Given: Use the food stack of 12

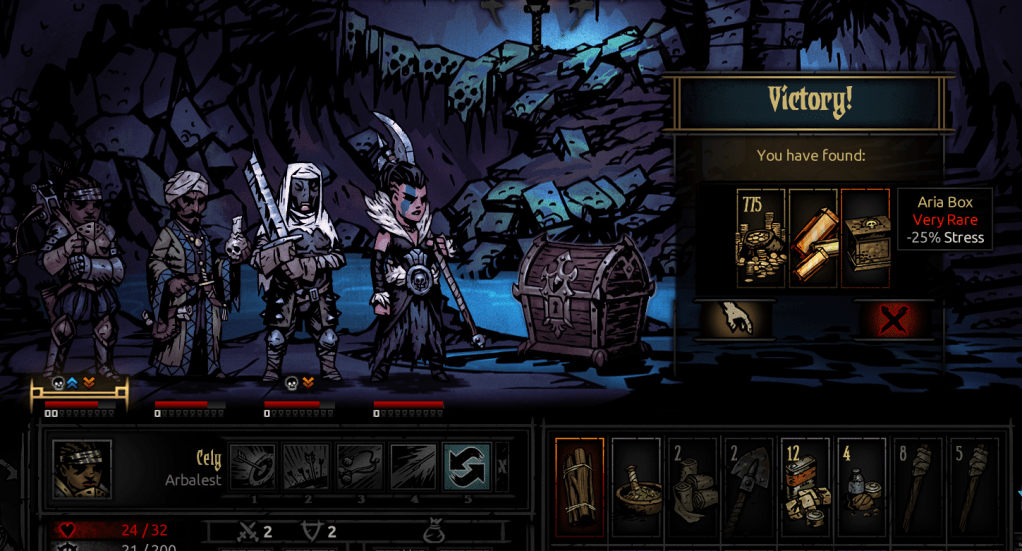Looking at the screenshot, I should (x=805, y=485).
